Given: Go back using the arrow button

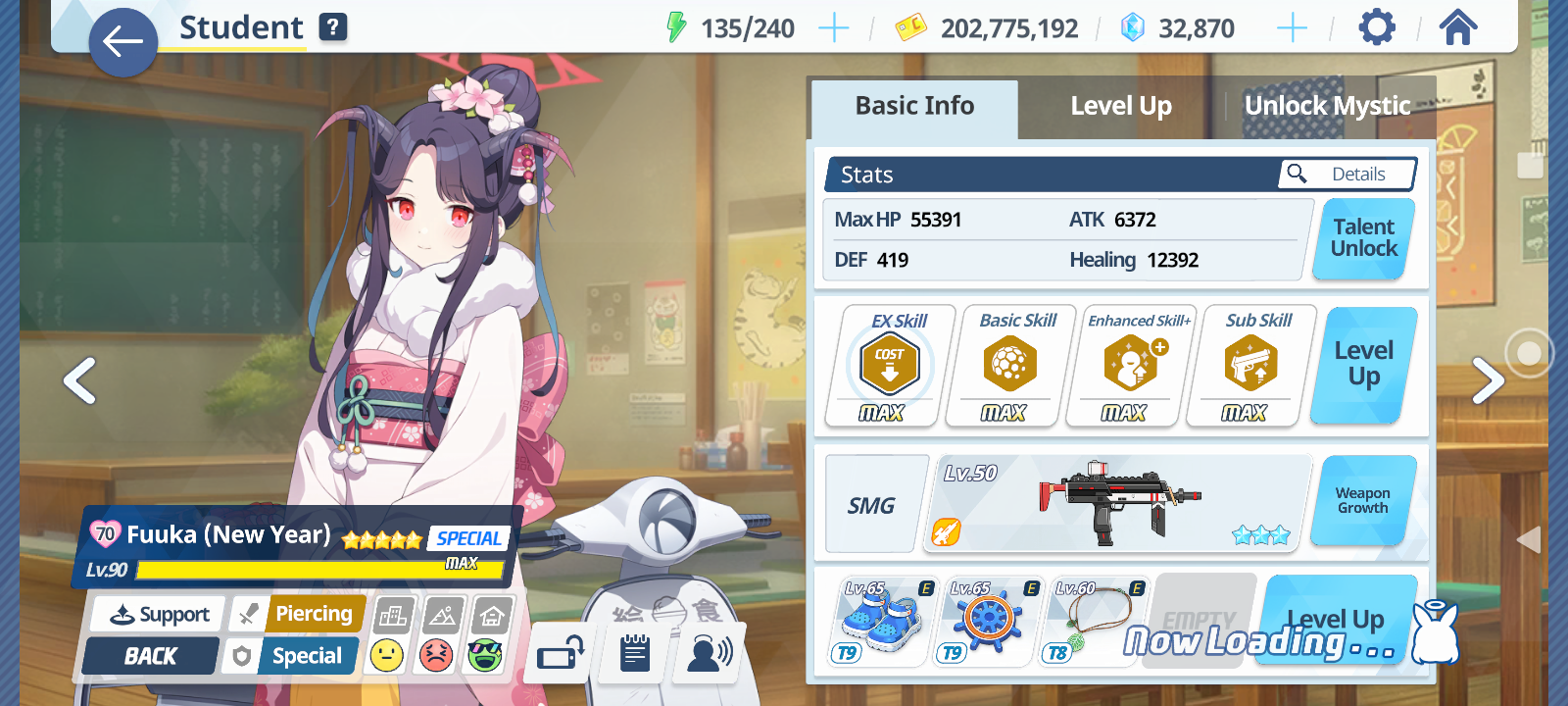Looking at the screenshot, I should tap(122, 42).
